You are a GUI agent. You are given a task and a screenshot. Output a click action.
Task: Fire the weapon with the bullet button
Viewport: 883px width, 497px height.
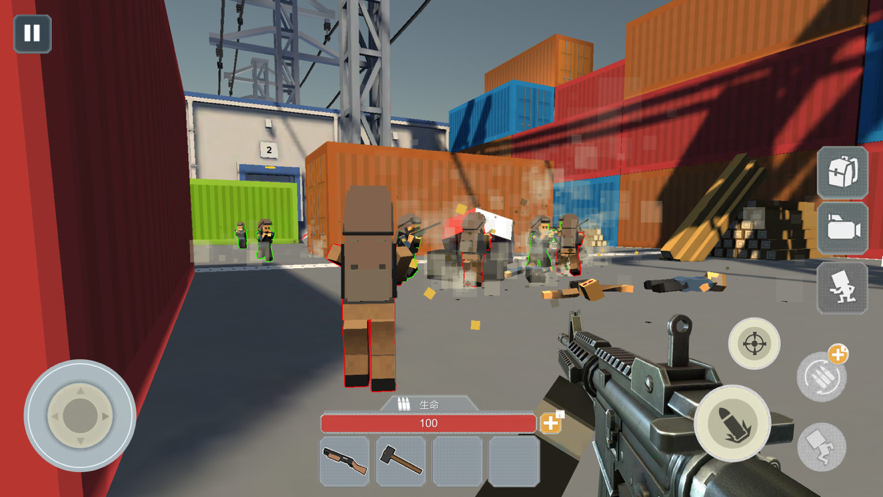point(733,423)
